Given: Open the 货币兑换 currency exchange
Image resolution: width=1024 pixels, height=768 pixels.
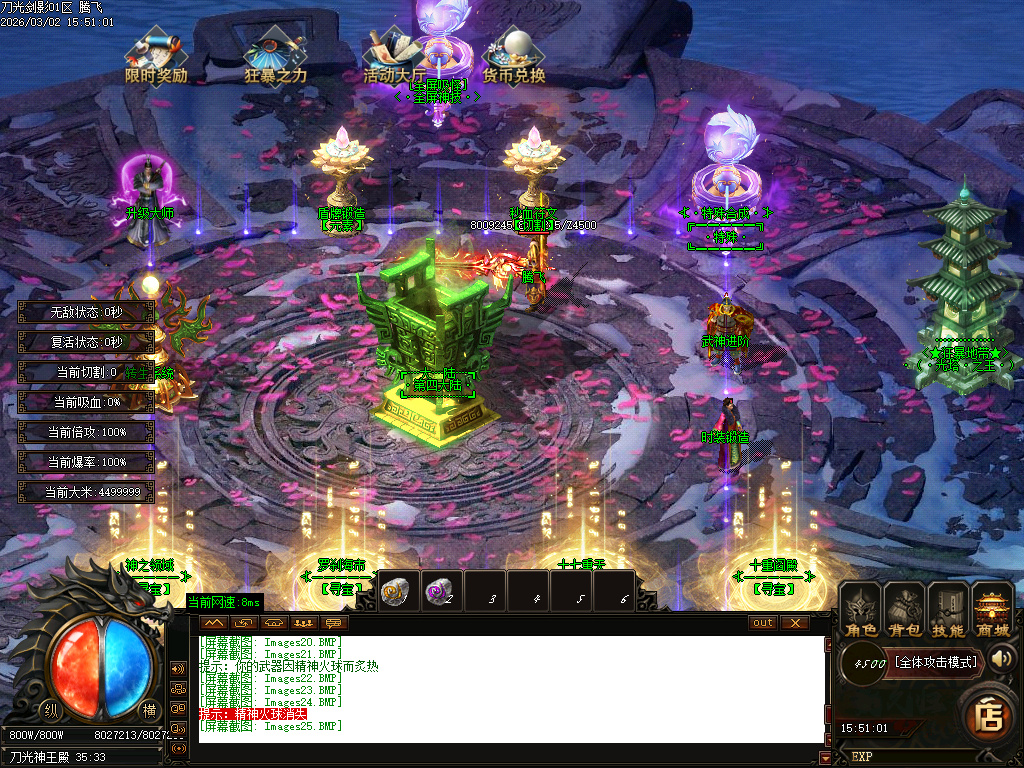Looking at the screenshot, I should (x=514, y=55).
